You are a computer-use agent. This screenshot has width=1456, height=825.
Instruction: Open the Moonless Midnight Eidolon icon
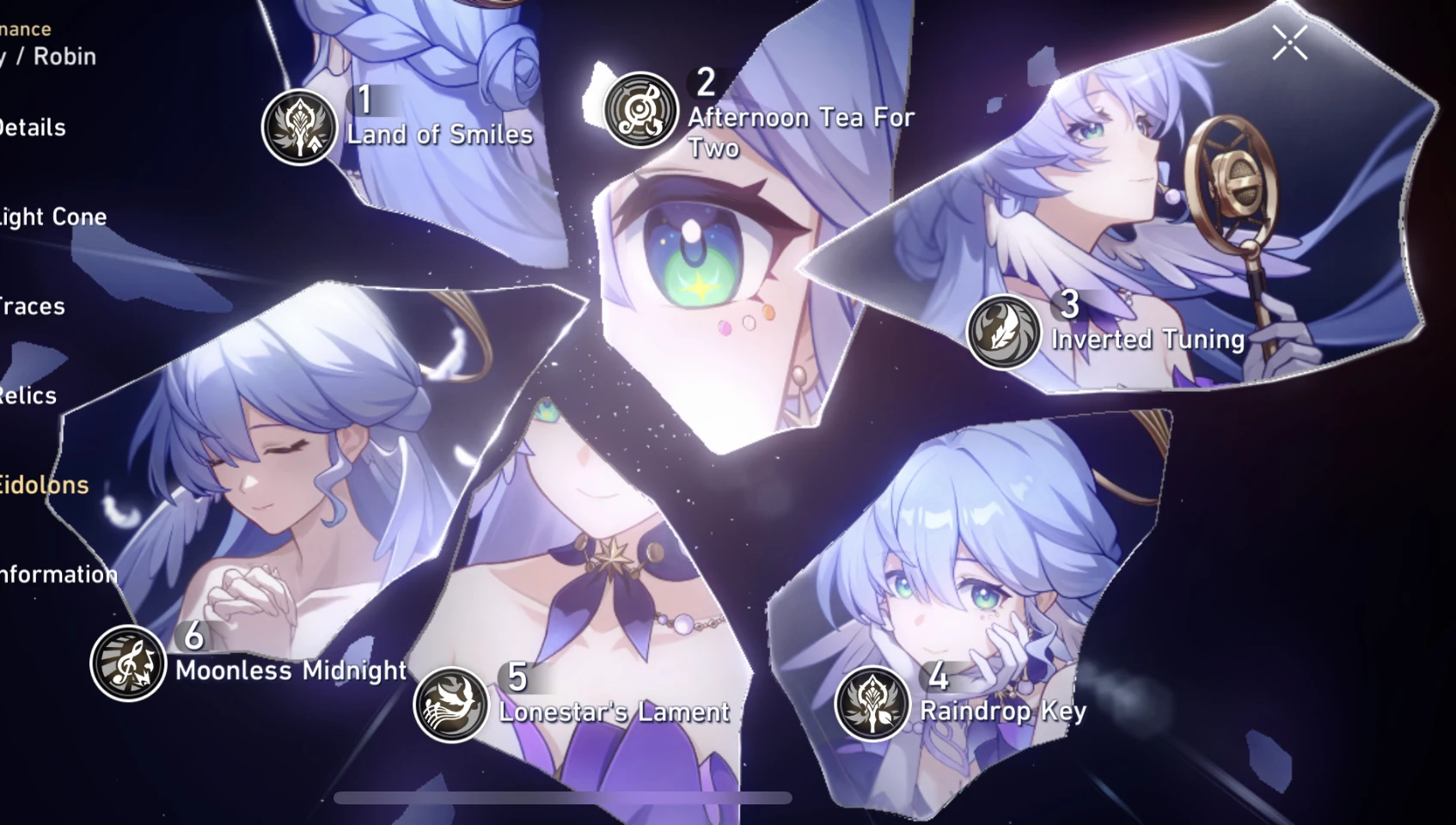pyautogui.click(x=127, y=659)
